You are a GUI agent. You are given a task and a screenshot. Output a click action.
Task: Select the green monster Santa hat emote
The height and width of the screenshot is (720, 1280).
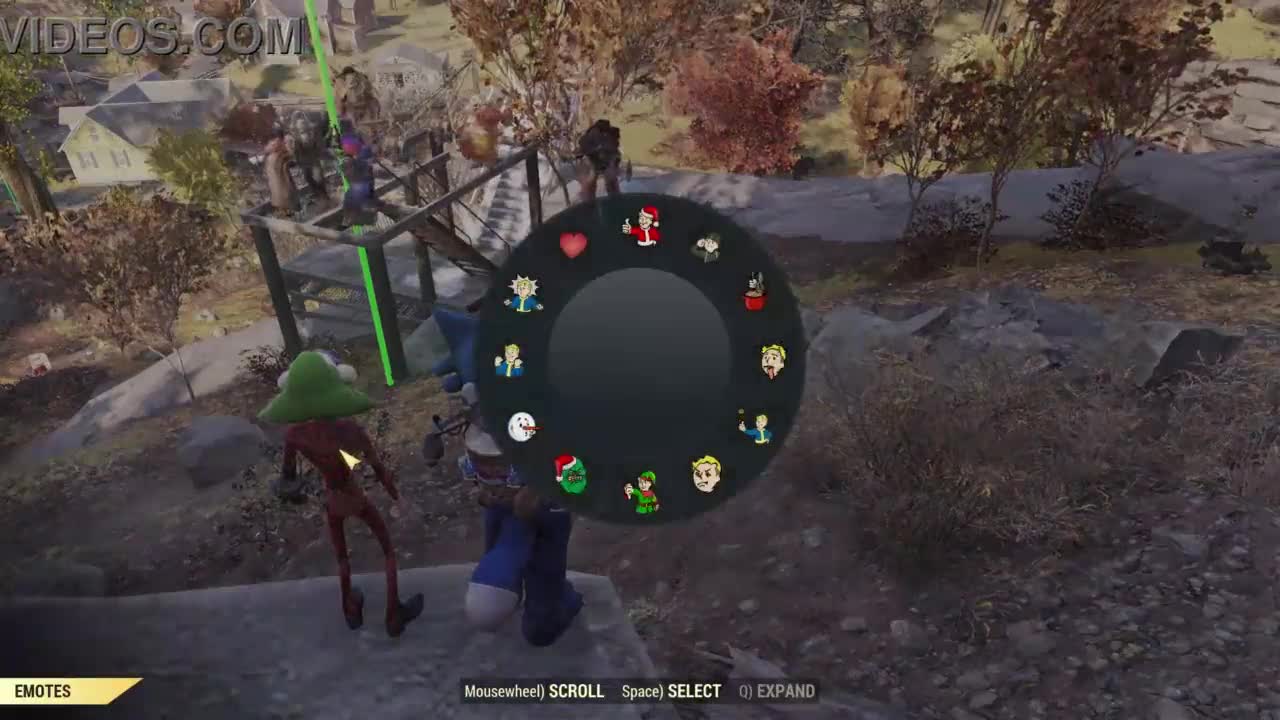coord(571,473)
